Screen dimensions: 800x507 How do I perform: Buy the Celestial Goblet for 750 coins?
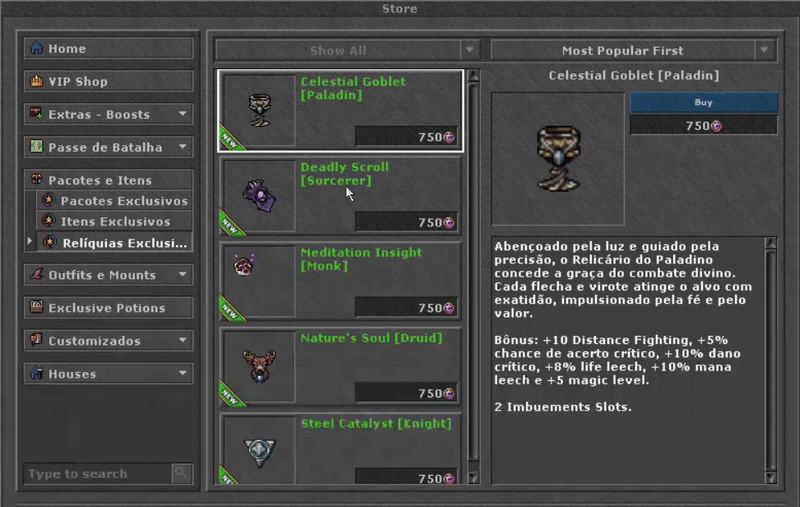tap(703, 102)
